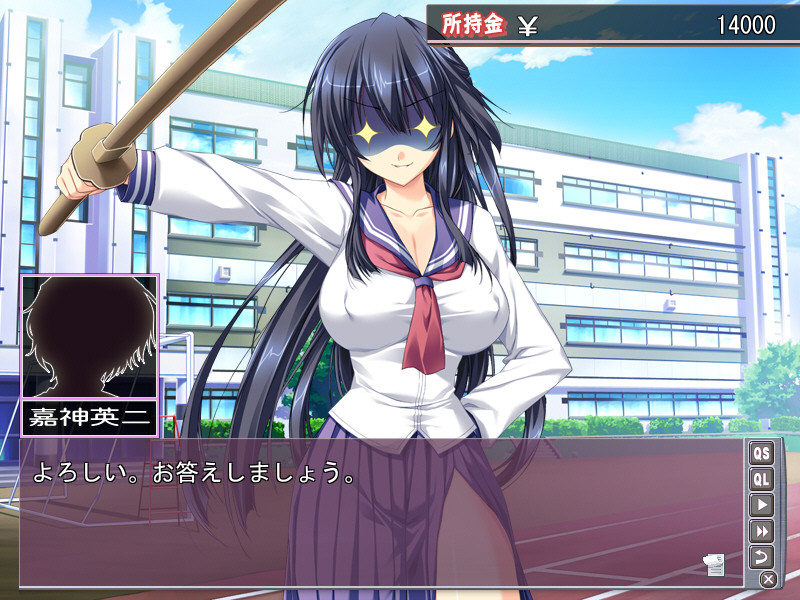This screenshot has height=600, width=800.
Task: Start auto-play with the single arrow button
Action: click(762, 505)
